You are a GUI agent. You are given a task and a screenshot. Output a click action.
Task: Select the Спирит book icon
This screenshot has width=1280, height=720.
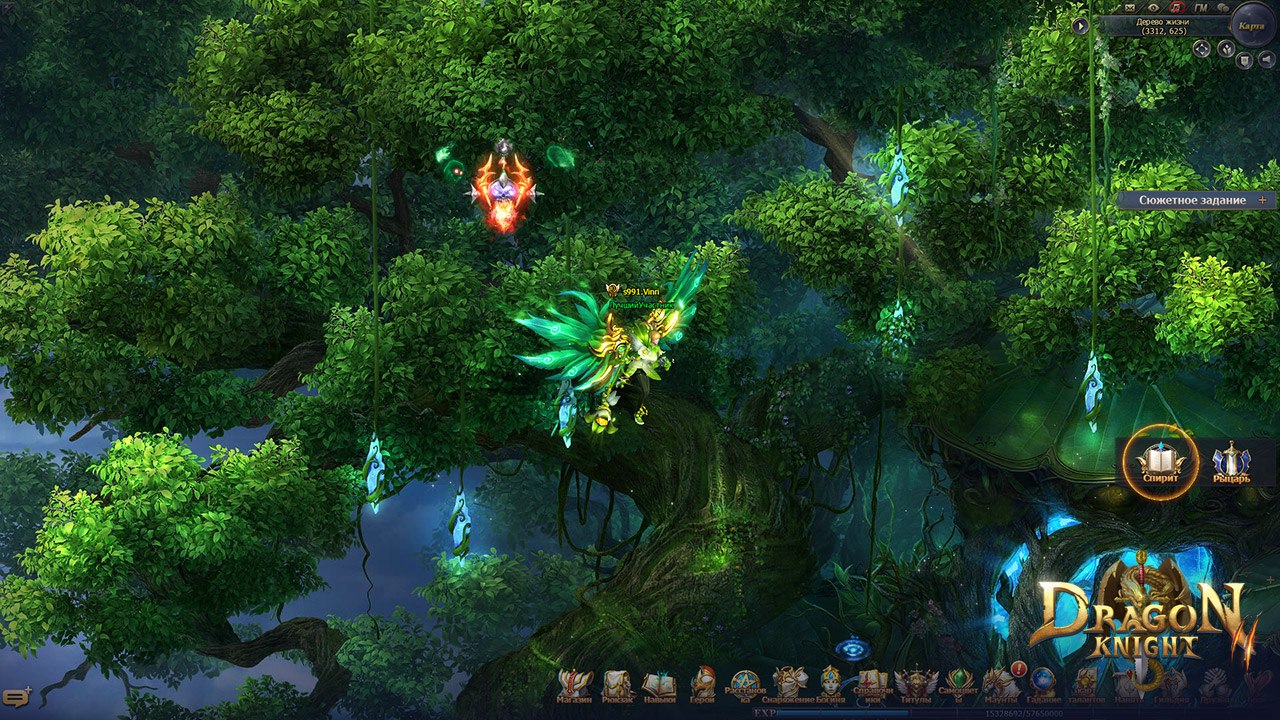point(1161,462)
